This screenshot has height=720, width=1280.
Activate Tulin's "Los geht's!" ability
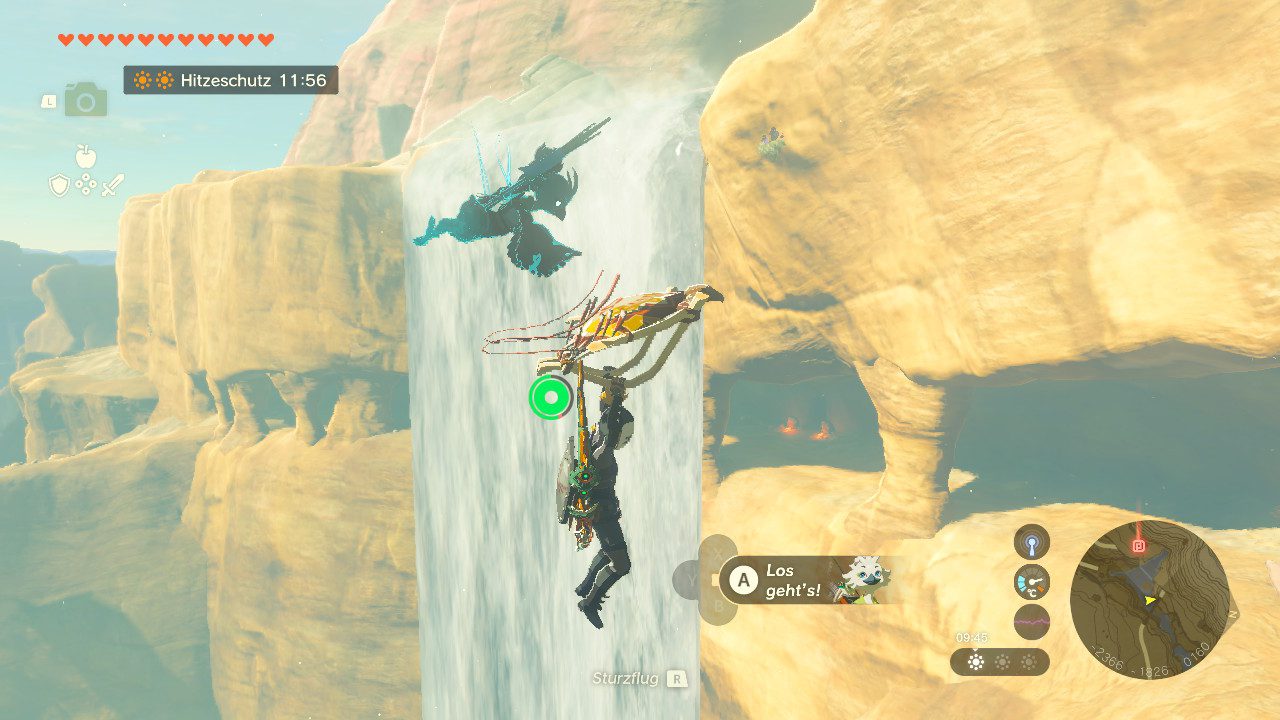pyautogui.click(x=741, y=580)
